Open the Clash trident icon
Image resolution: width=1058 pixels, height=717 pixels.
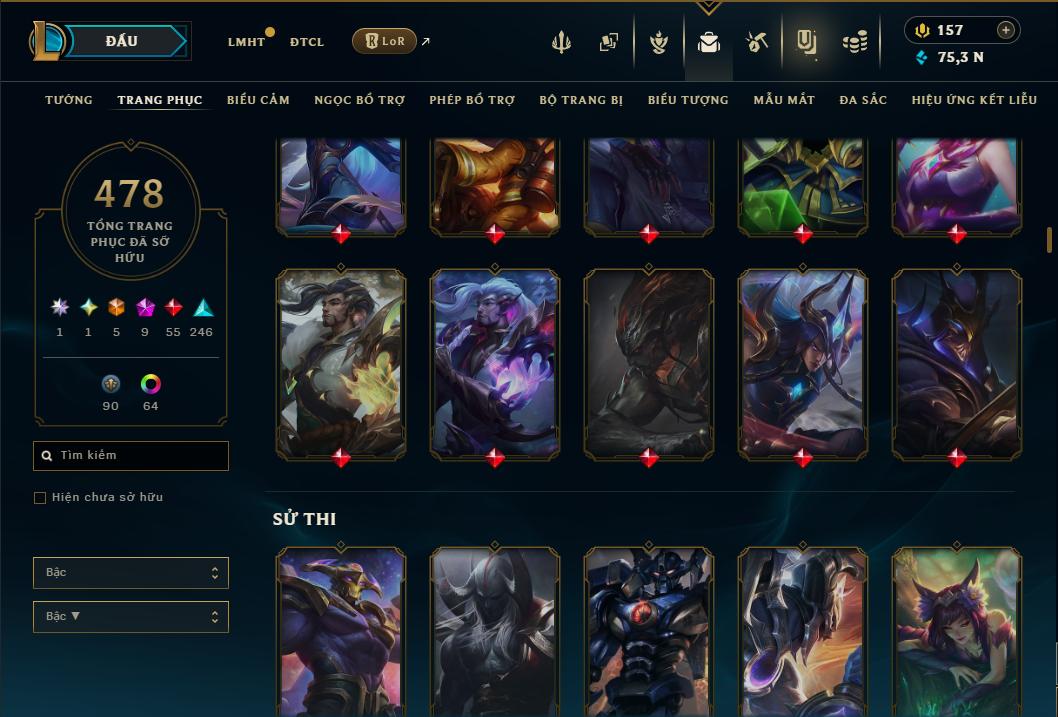(561, 42)
